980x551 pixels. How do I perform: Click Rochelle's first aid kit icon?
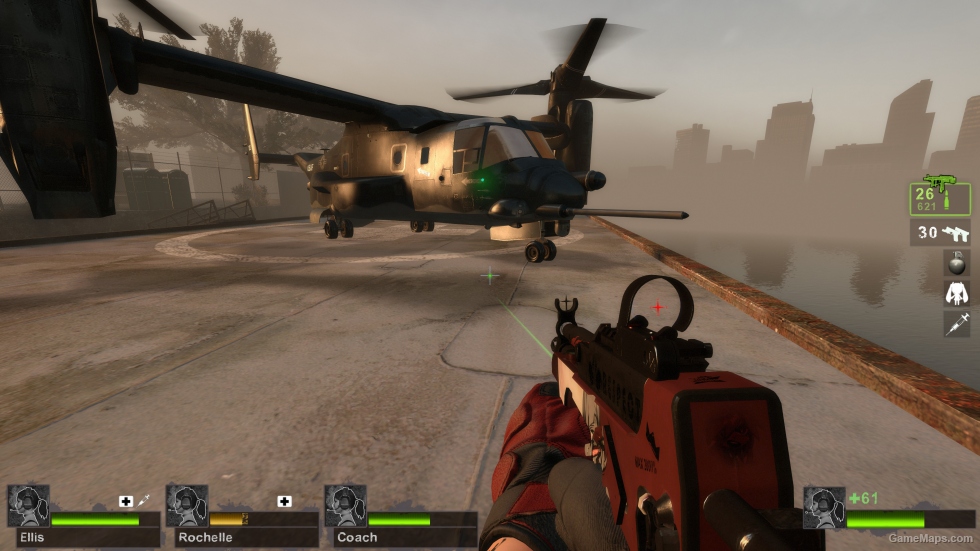(285, 500)
